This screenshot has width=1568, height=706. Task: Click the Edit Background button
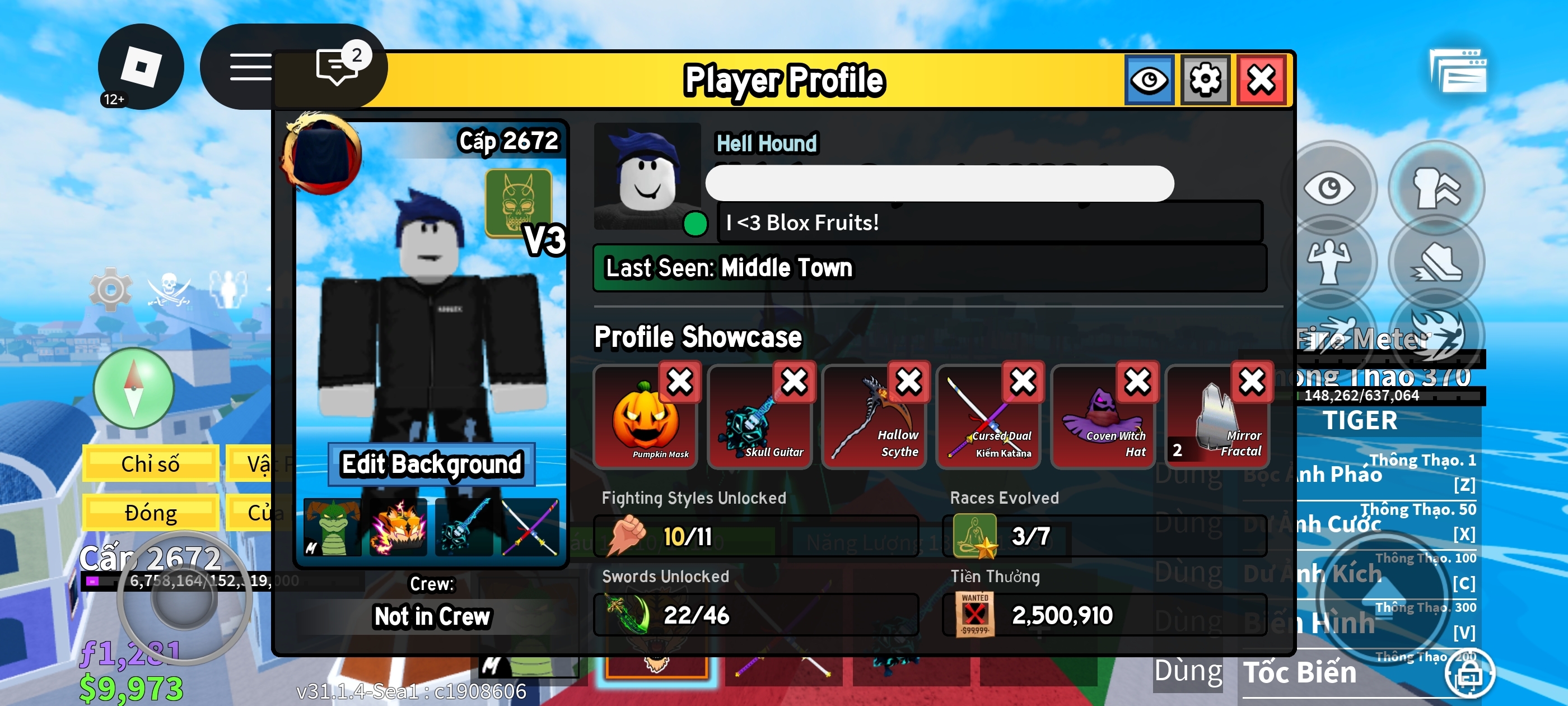click(431, 464)
